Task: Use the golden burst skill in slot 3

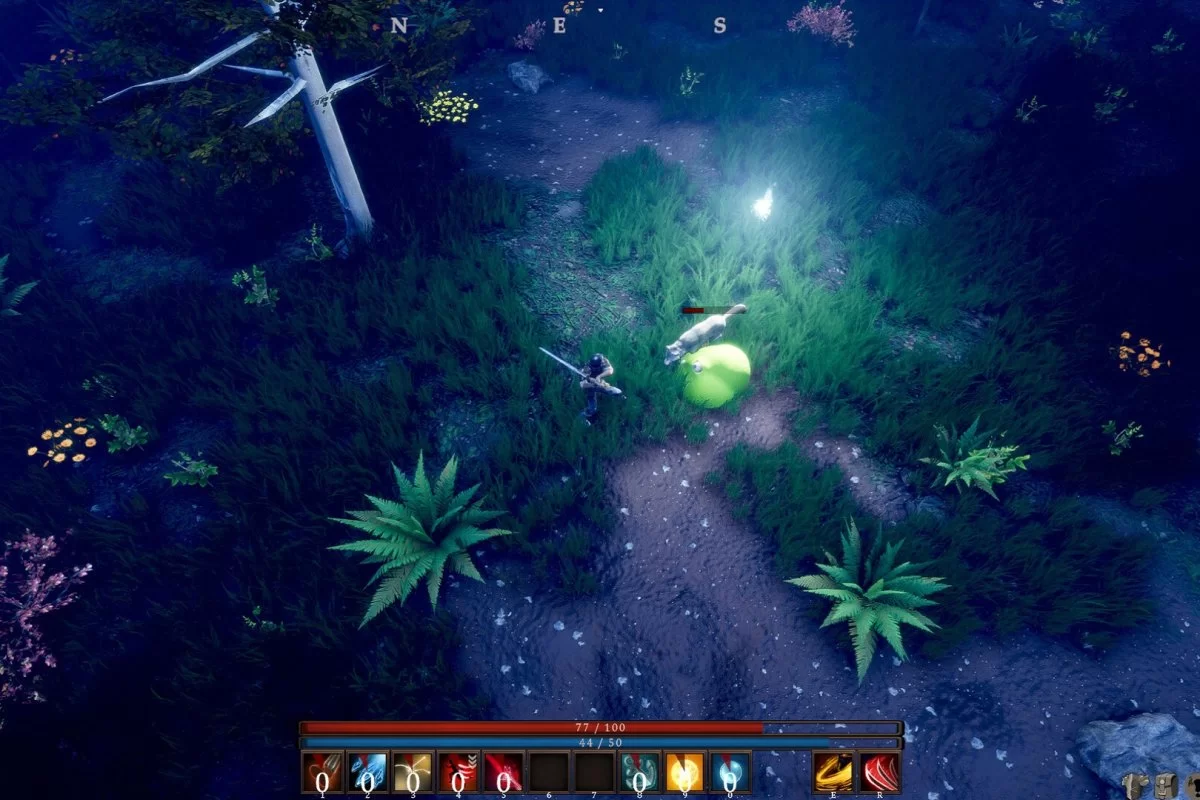Action: [x=413, y=772]
